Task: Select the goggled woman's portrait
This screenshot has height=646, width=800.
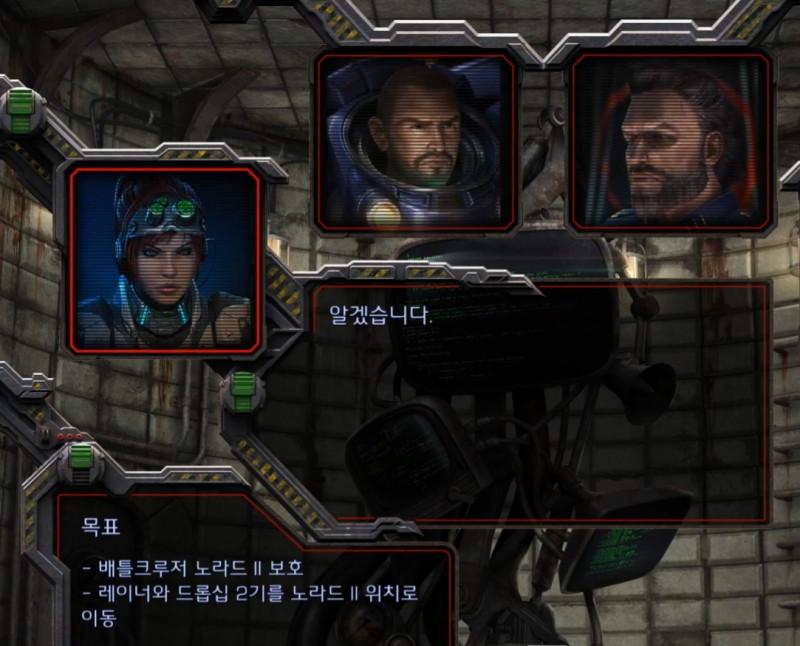Action: tap(166, 260)
